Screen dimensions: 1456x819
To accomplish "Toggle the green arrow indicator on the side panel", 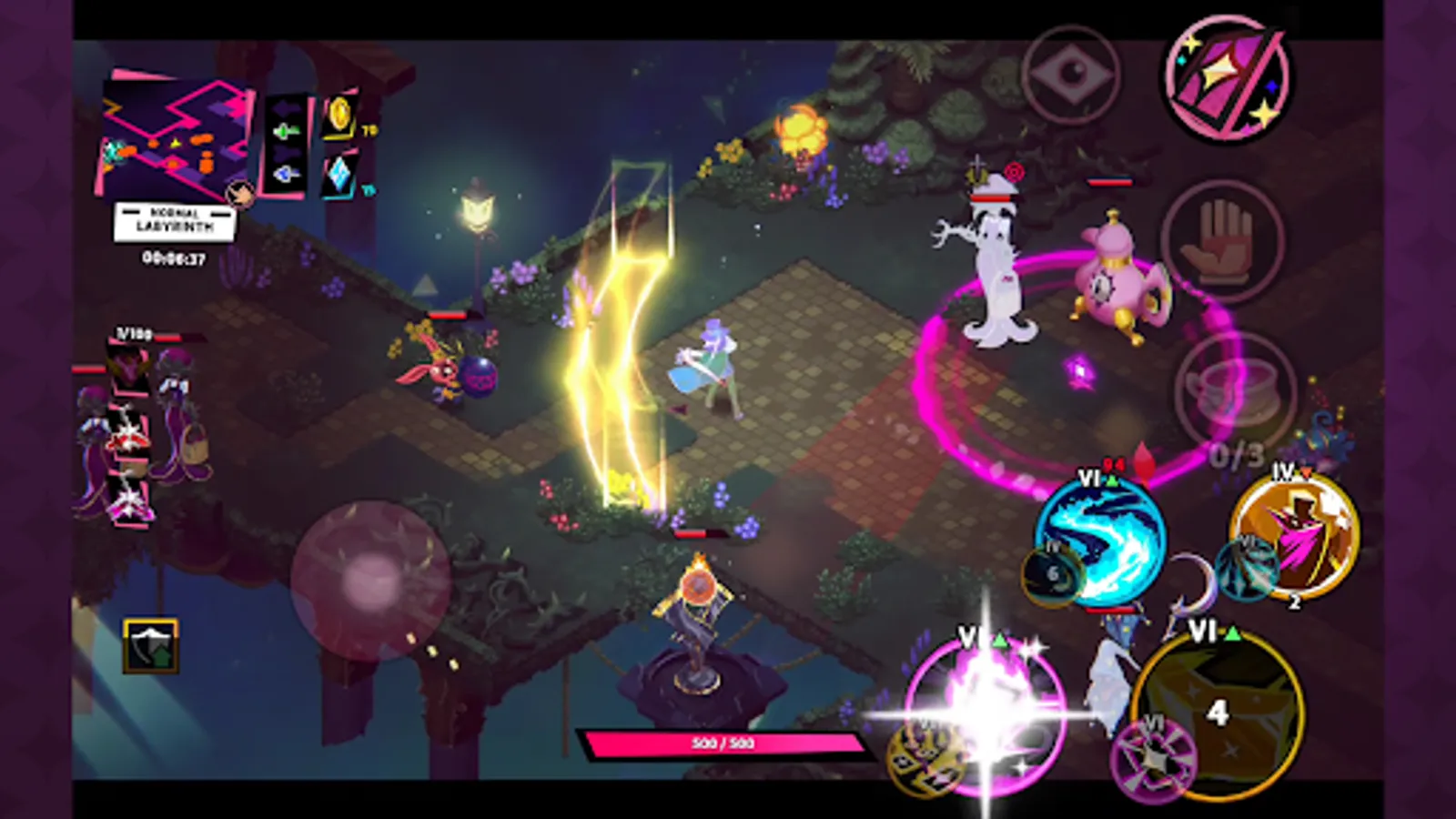I will click(x=283, y=132).
